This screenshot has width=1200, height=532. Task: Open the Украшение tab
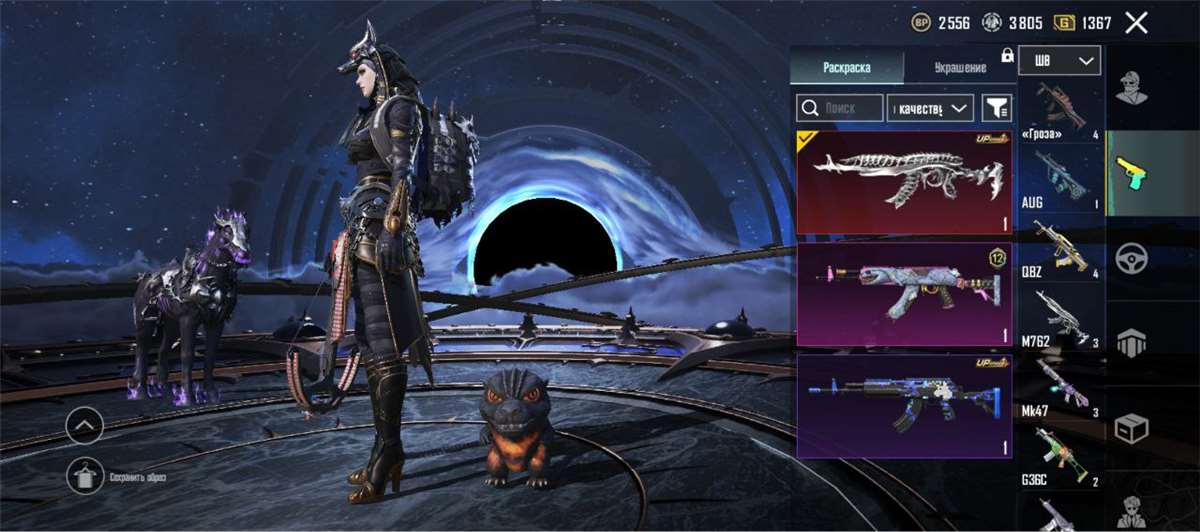(x=960, y=68)
